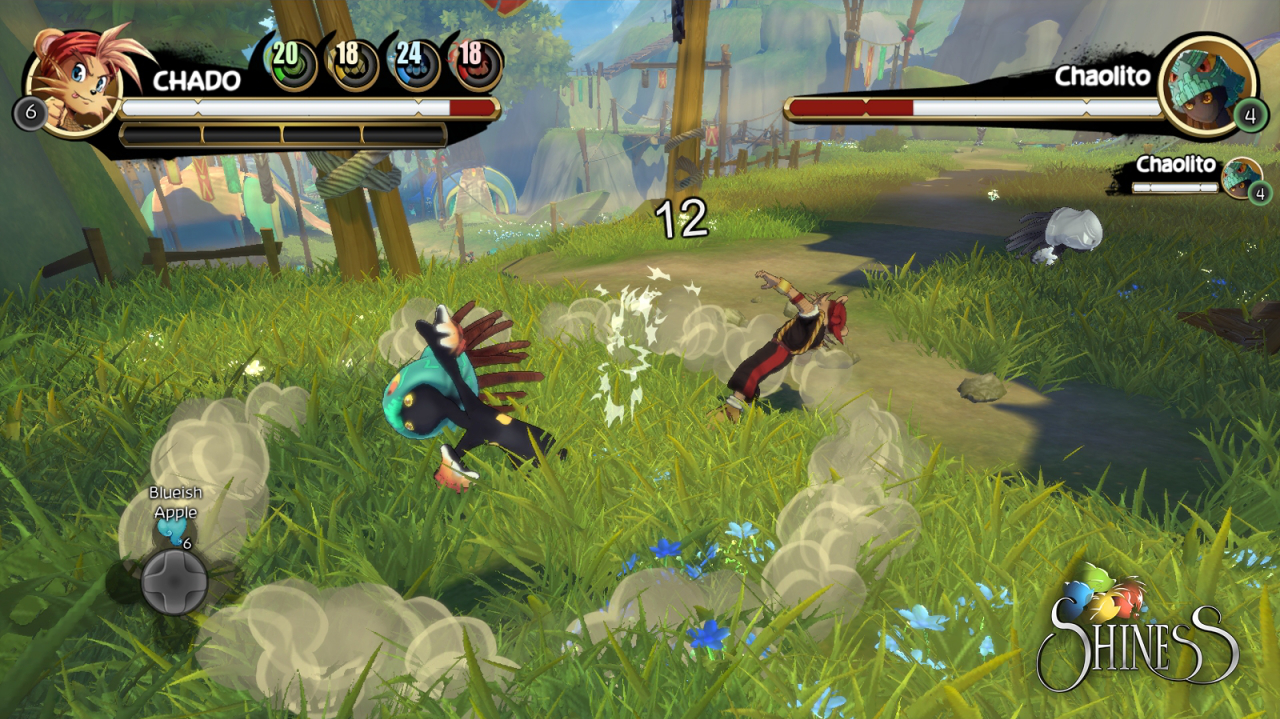This screenshot has width=1280, height=719.
Task: Use the Blueish Apple item
Action: click(x=174, y=533)
